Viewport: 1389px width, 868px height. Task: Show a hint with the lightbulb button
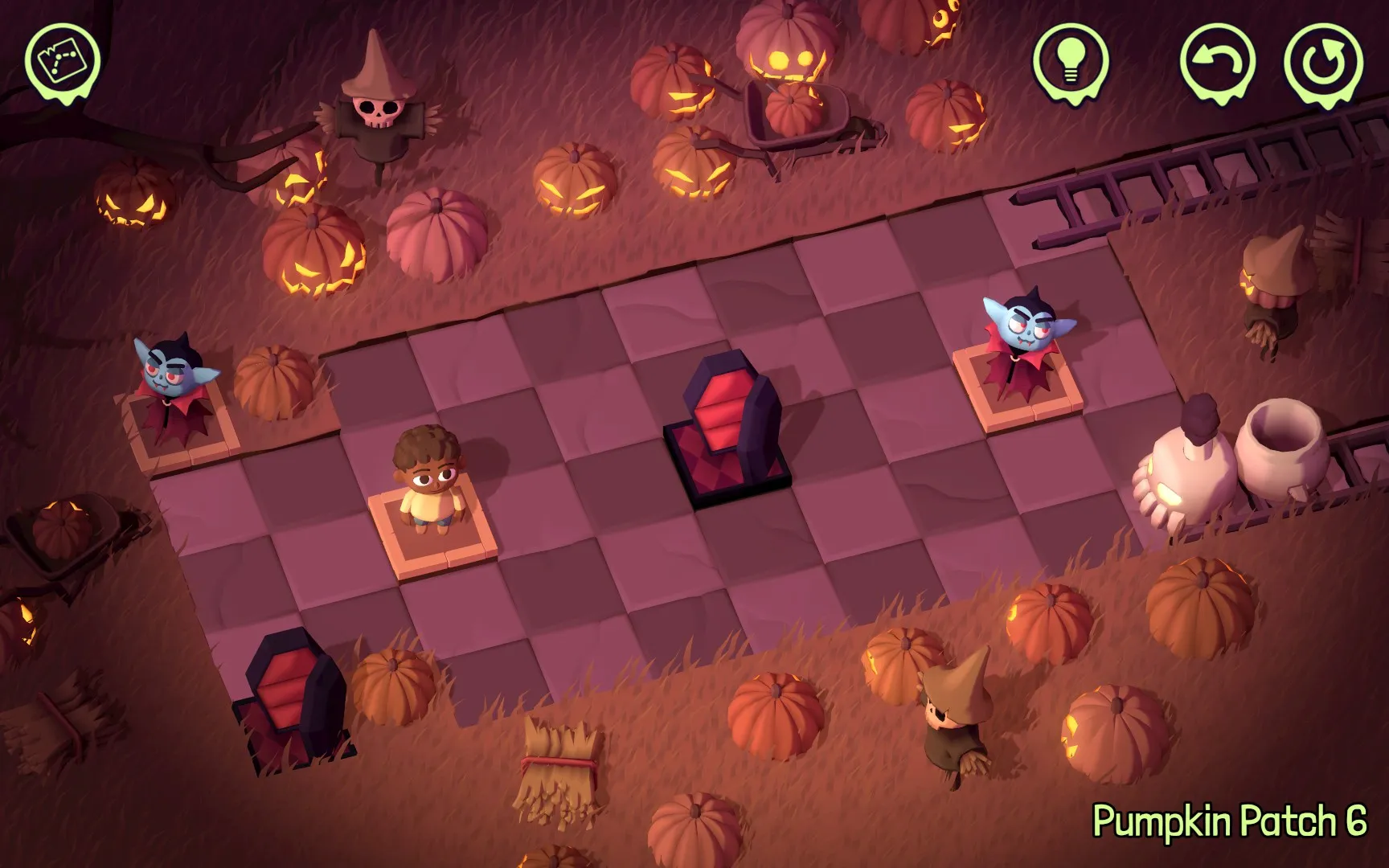point(1070,59)
